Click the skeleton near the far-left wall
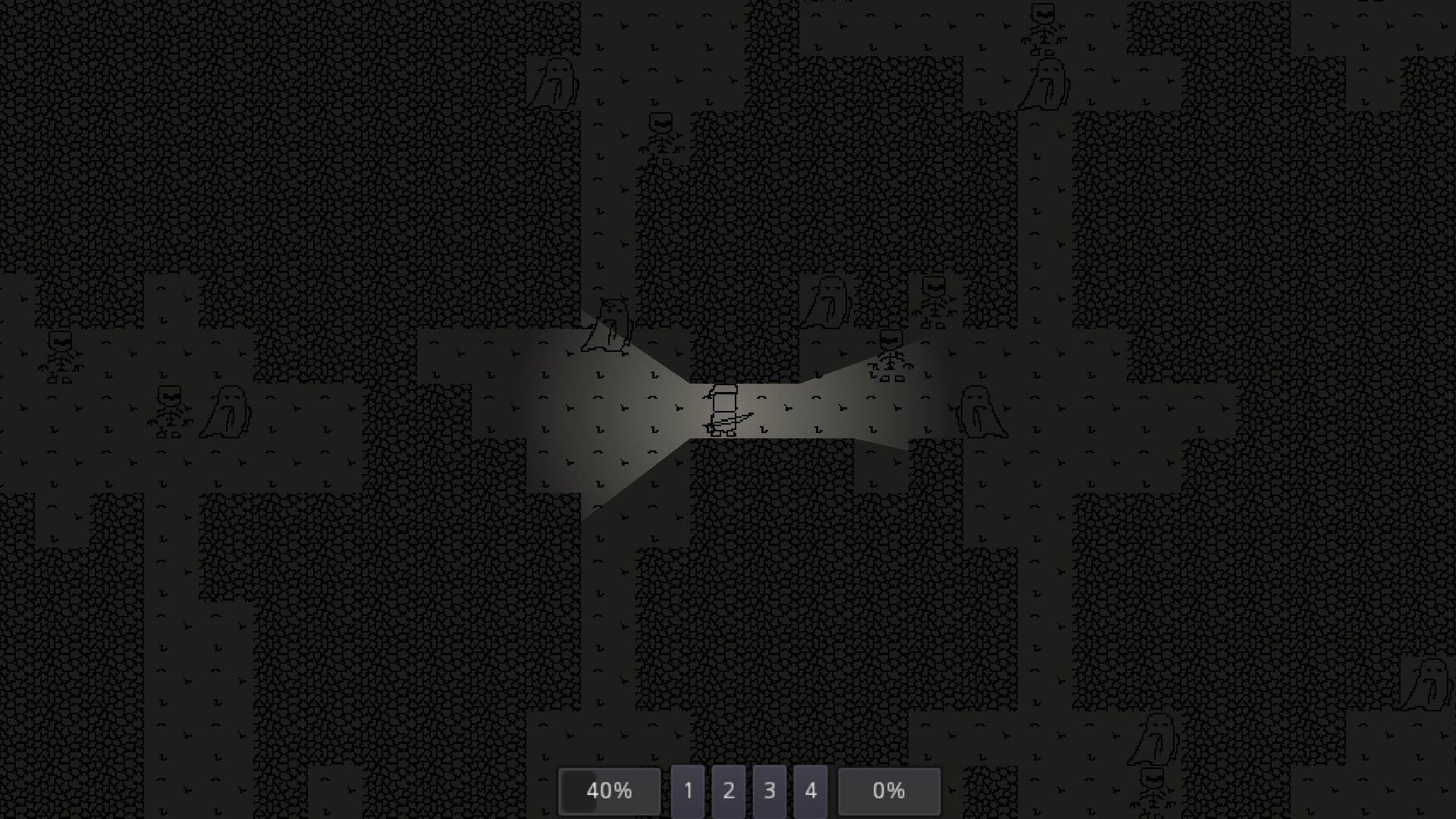 pos(61,356)
